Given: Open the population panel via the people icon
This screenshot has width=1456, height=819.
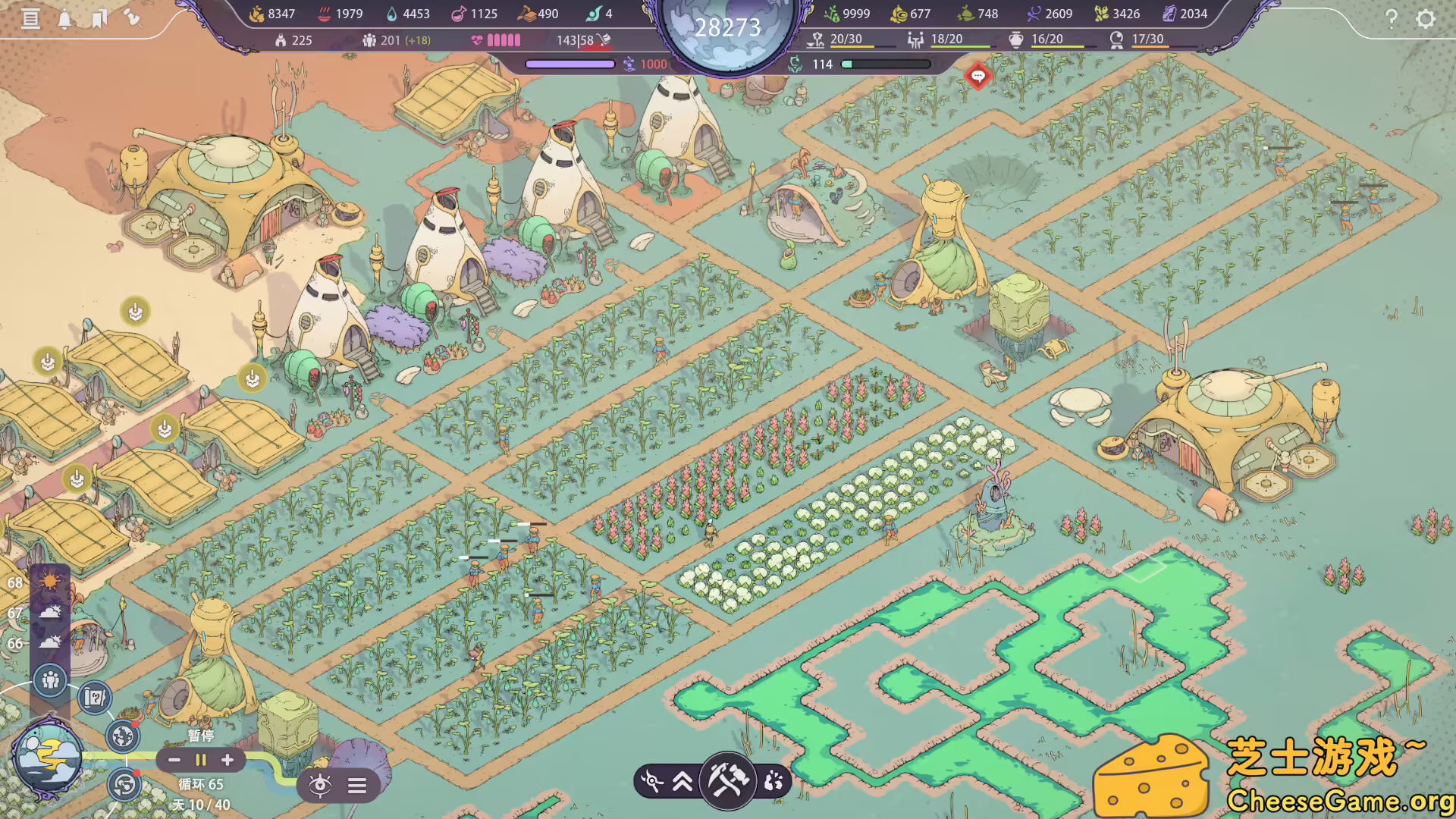Looking at the screenshot, I should (51, 680).
